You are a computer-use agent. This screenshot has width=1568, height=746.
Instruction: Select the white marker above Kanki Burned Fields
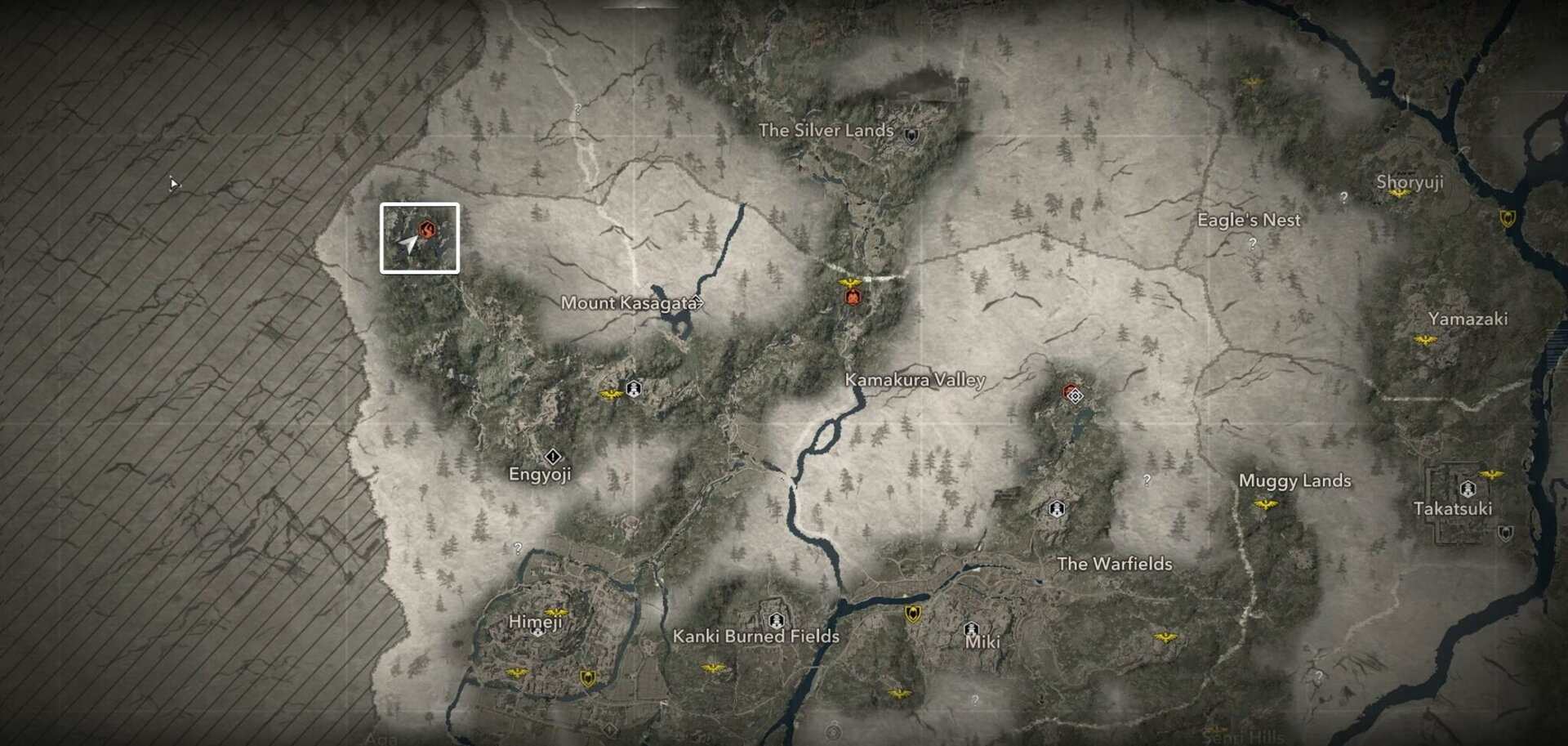[x=776, y=619]
